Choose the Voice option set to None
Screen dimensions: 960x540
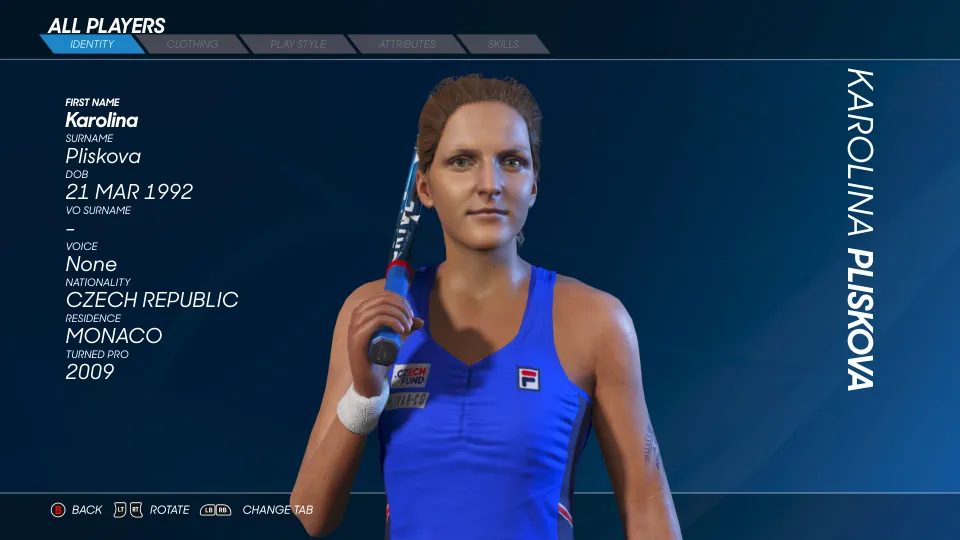click(x=91, y=264)
